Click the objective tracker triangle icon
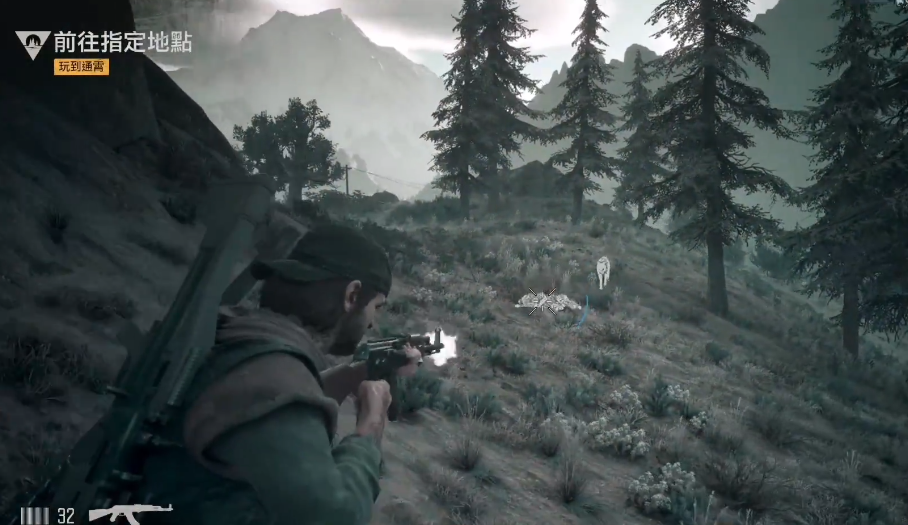This screenshot has width=908, height=525. tap(32, 44)
